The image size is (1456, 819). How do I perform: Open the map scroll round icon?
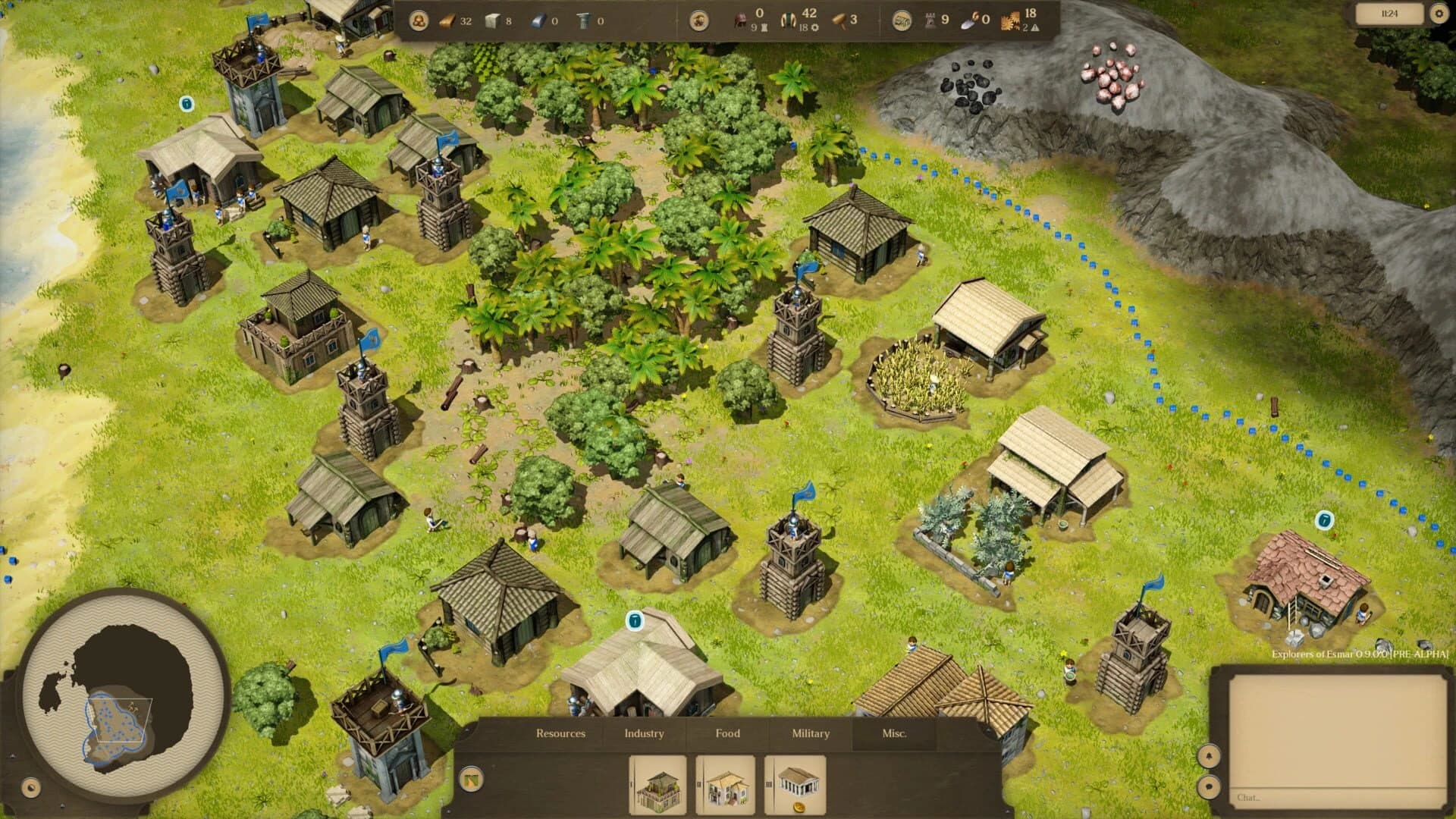[x=901, y=21]
